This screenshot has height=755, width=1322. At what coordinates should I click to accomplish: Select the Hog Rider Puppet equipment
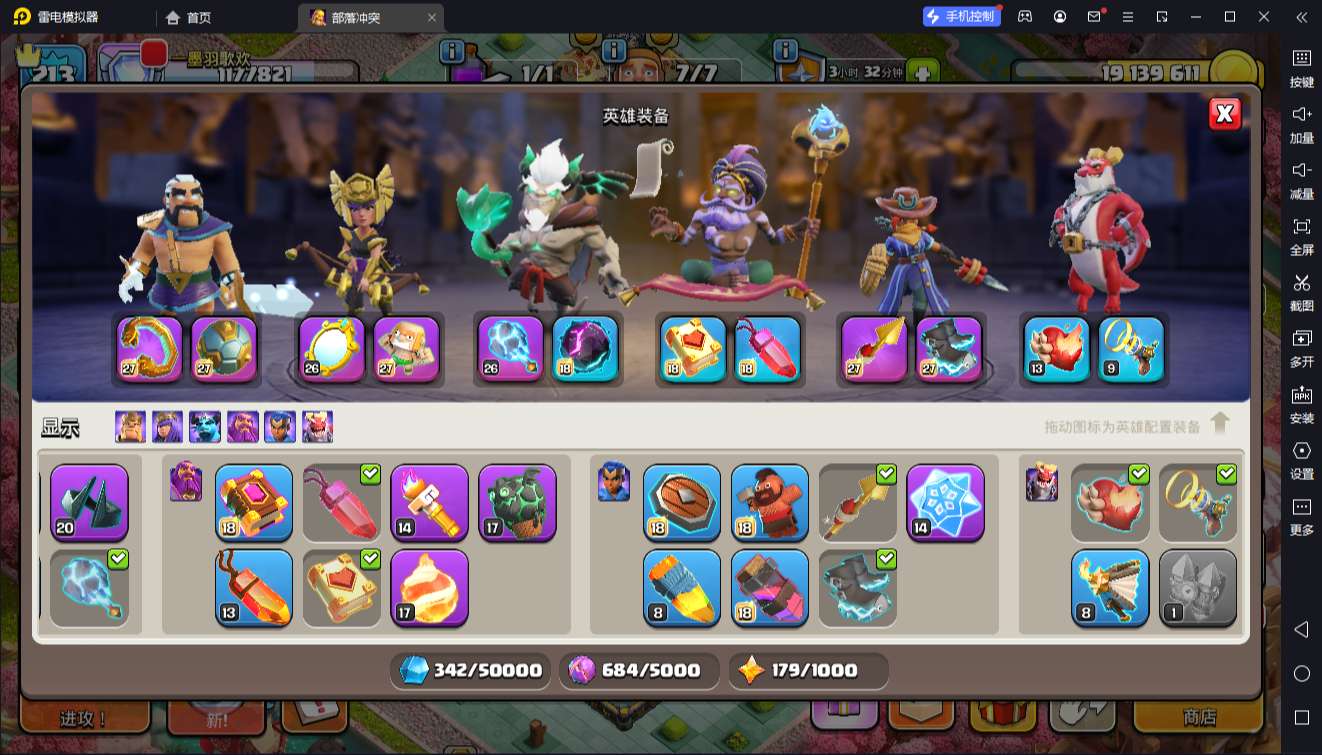tap(770, 502)
